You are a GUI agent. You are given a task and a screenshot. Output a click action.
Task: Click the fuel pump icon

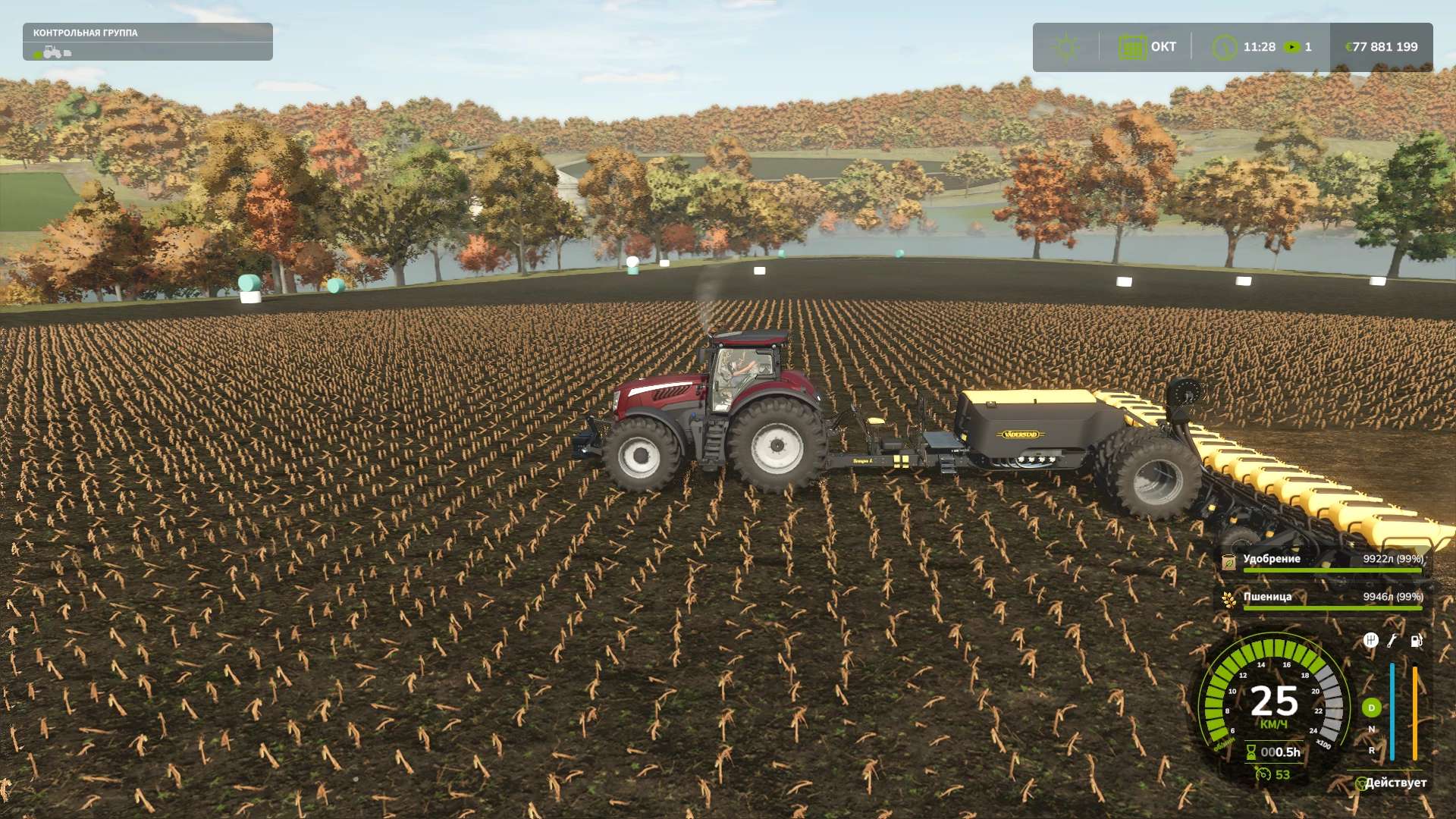point(1416,641)
